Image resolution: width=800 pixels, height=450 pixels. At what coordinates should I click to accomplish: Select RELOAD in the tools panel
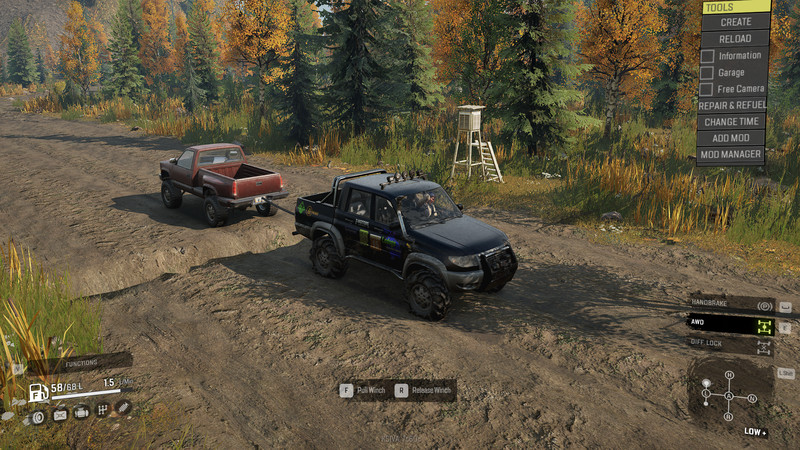click(x=736, y=38)
